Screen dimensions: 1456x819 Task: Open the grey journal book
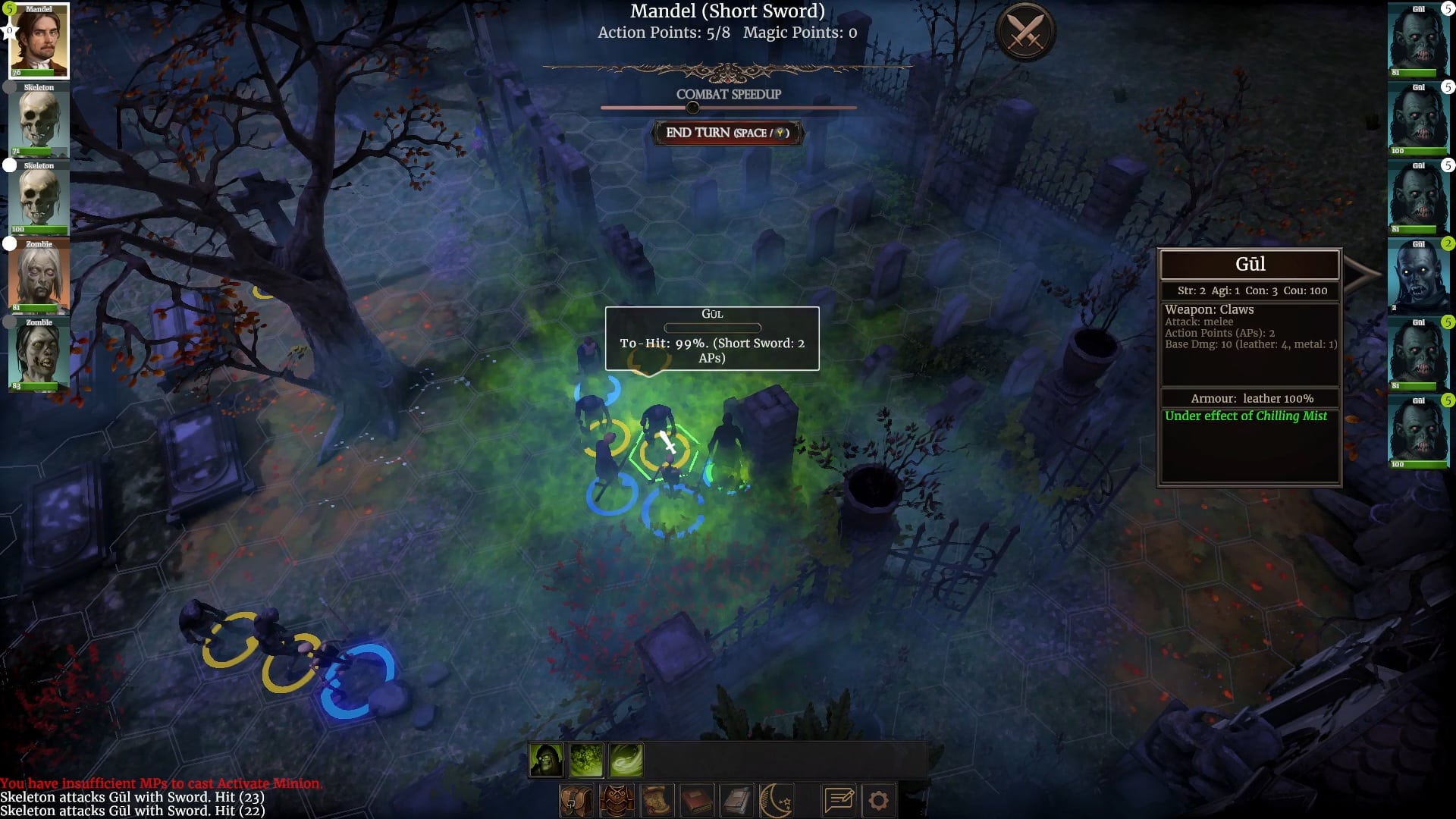click(x=736, y=801)
